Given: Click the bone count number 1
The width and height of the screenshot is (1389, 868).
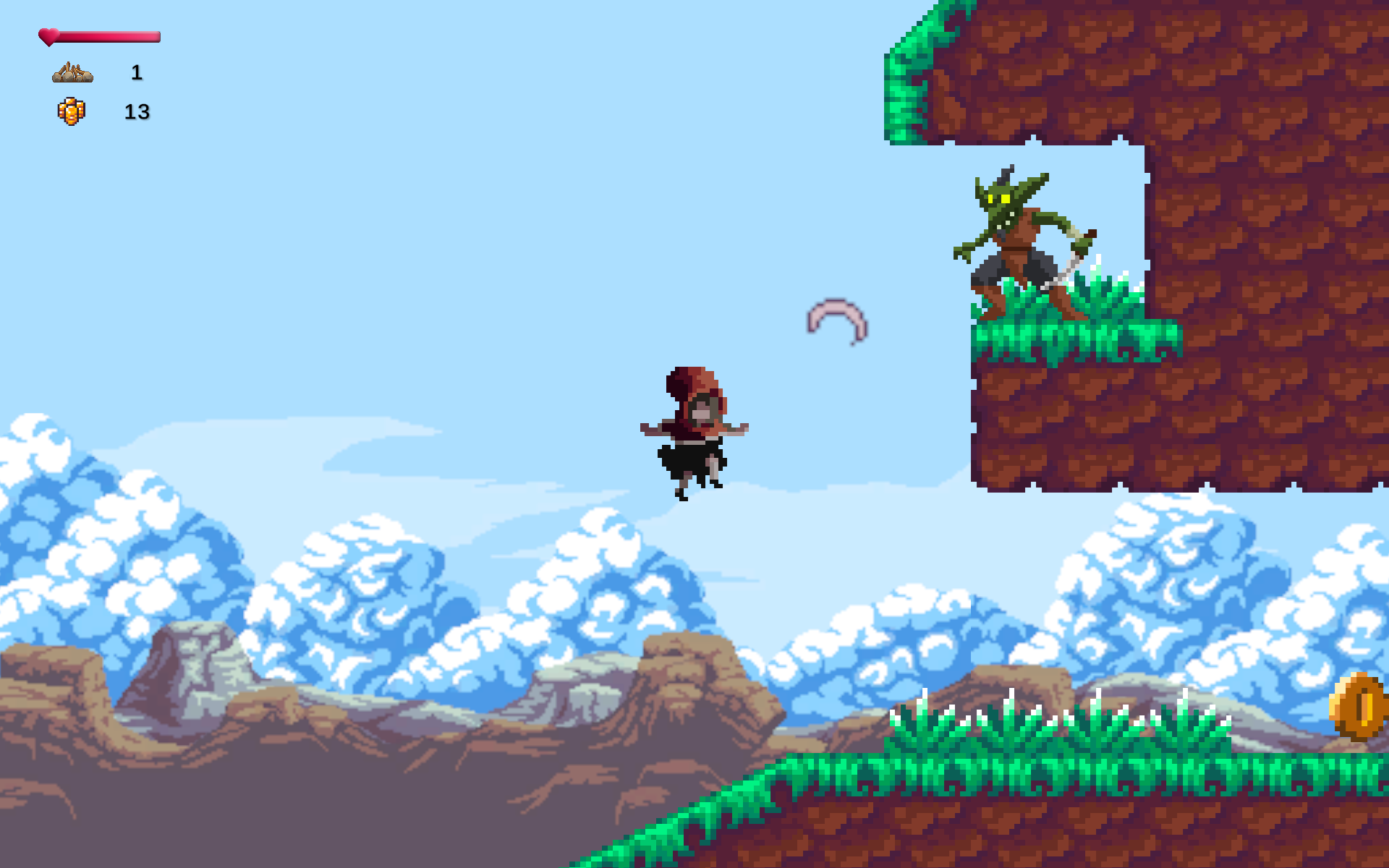Looking at the screenshot, I should pos(135,72).
